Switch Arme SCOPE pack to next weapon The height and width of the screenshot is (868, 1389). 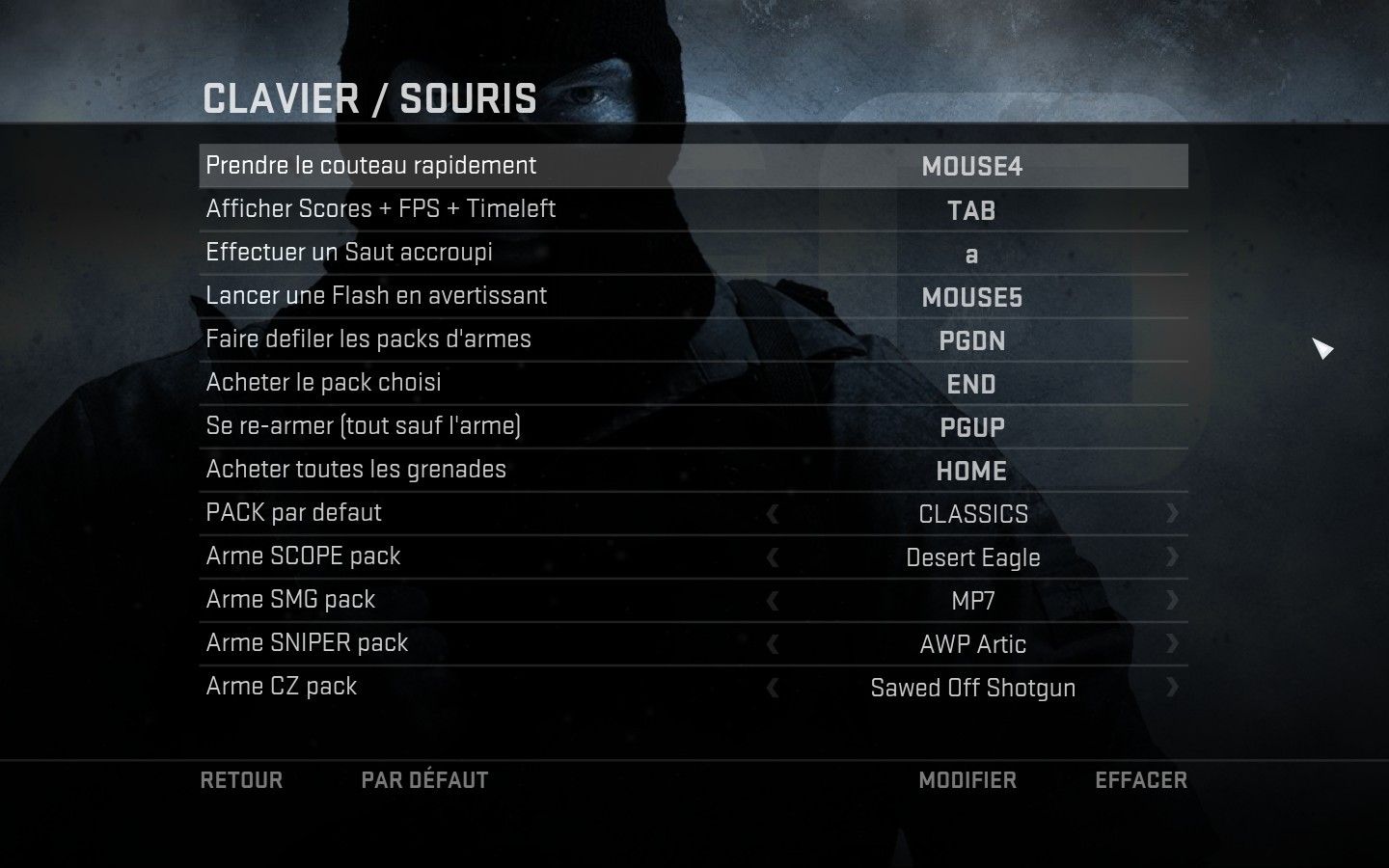[x=1172, y=556]
